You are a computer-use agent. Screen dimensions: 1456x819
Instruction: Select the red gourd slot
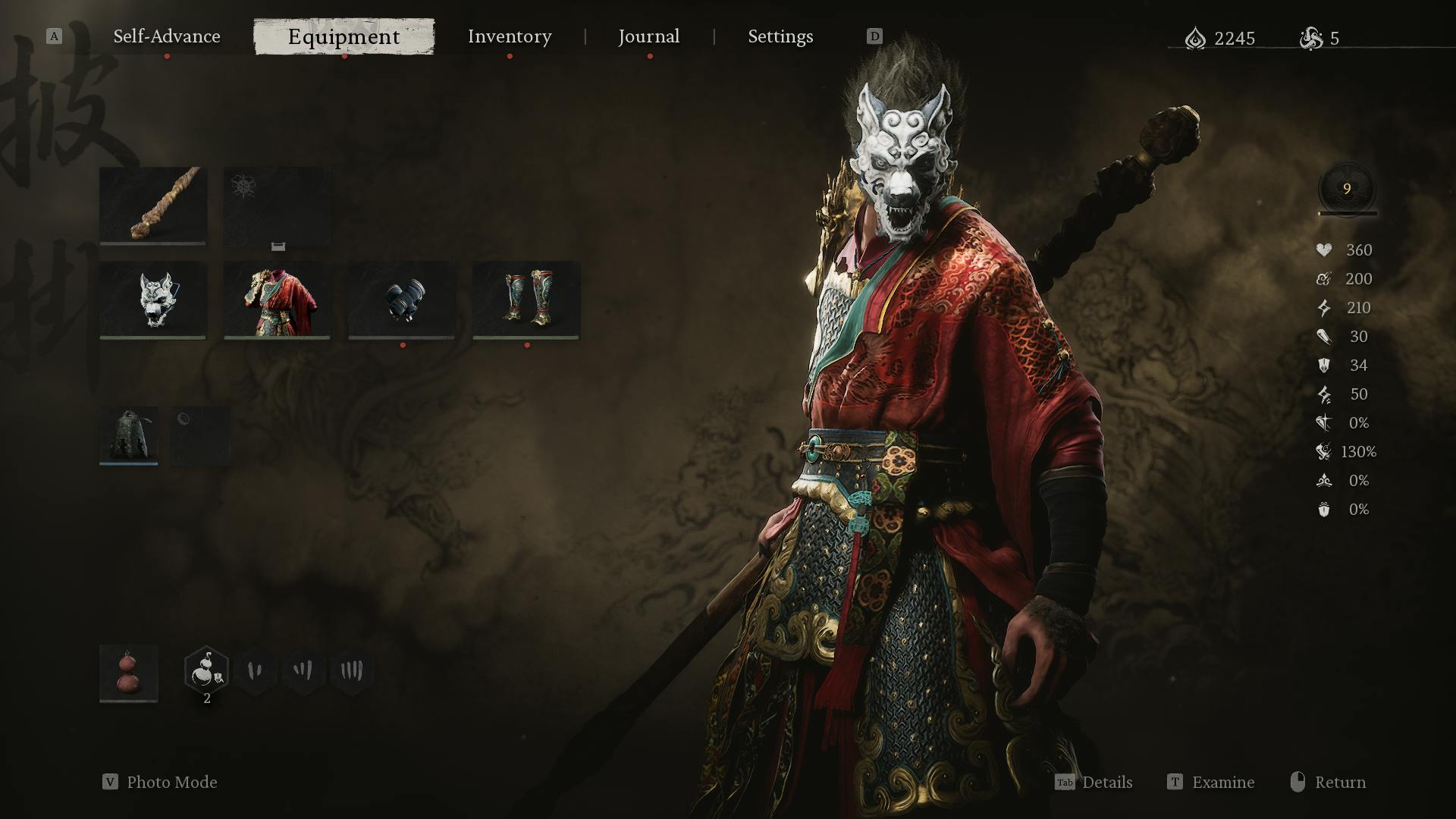click(x=129, y=673)
